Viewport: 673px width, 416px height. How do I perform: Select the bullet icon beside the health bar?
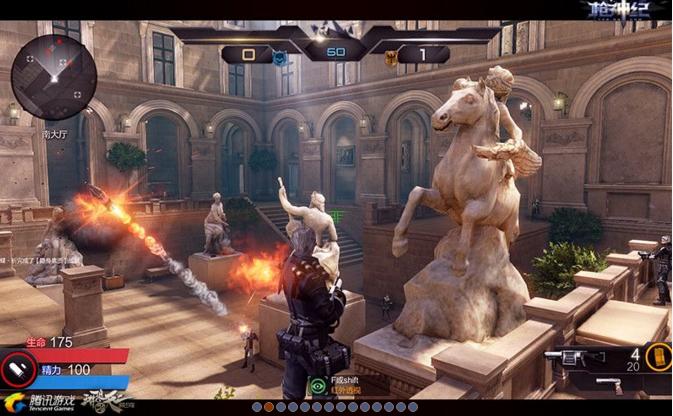18,366
